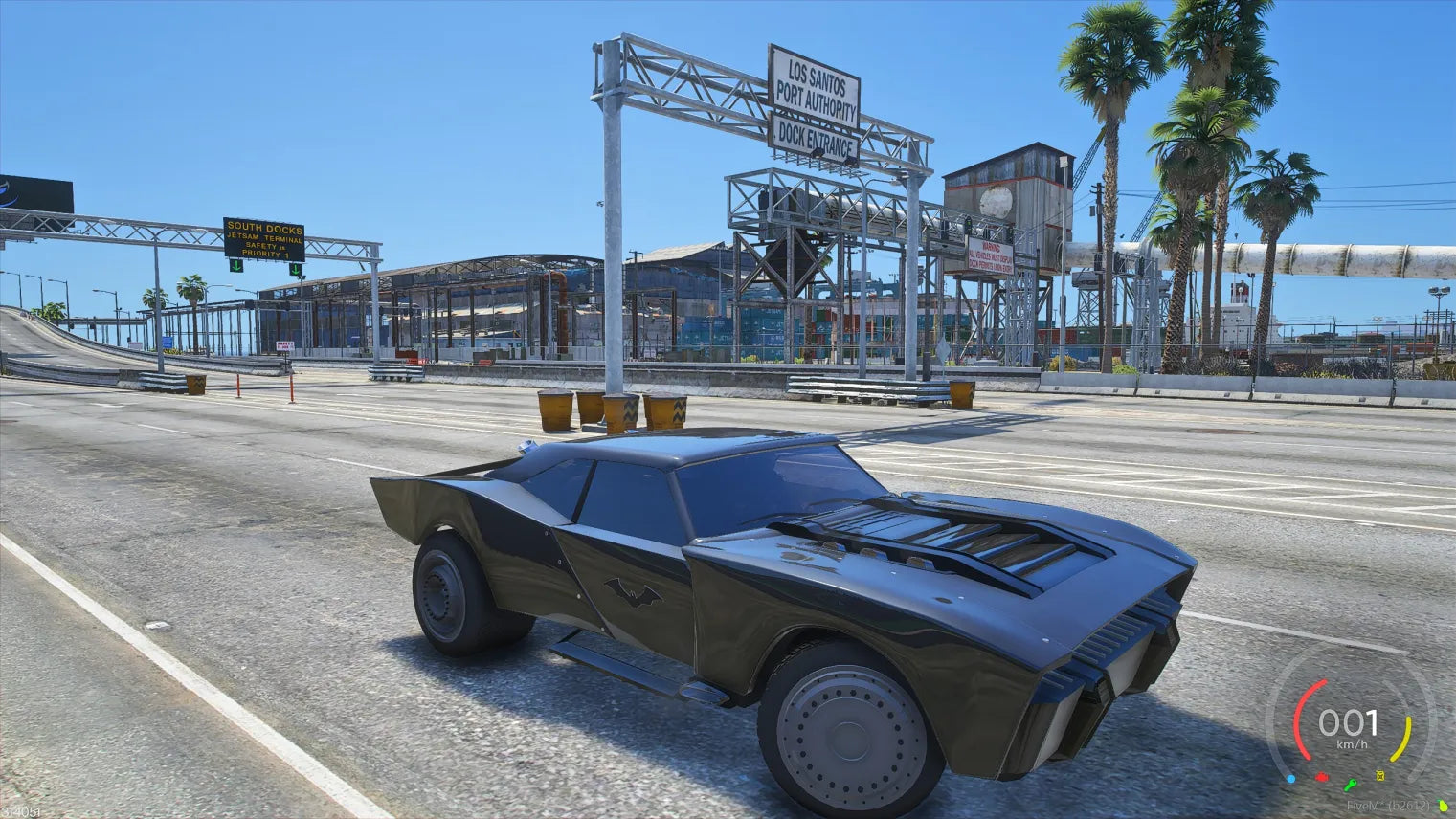The height and width of the screenshot is (819, 1456).
Task: Click the green car key icon
Action: pyautogui.click(x=1350, y=784)
